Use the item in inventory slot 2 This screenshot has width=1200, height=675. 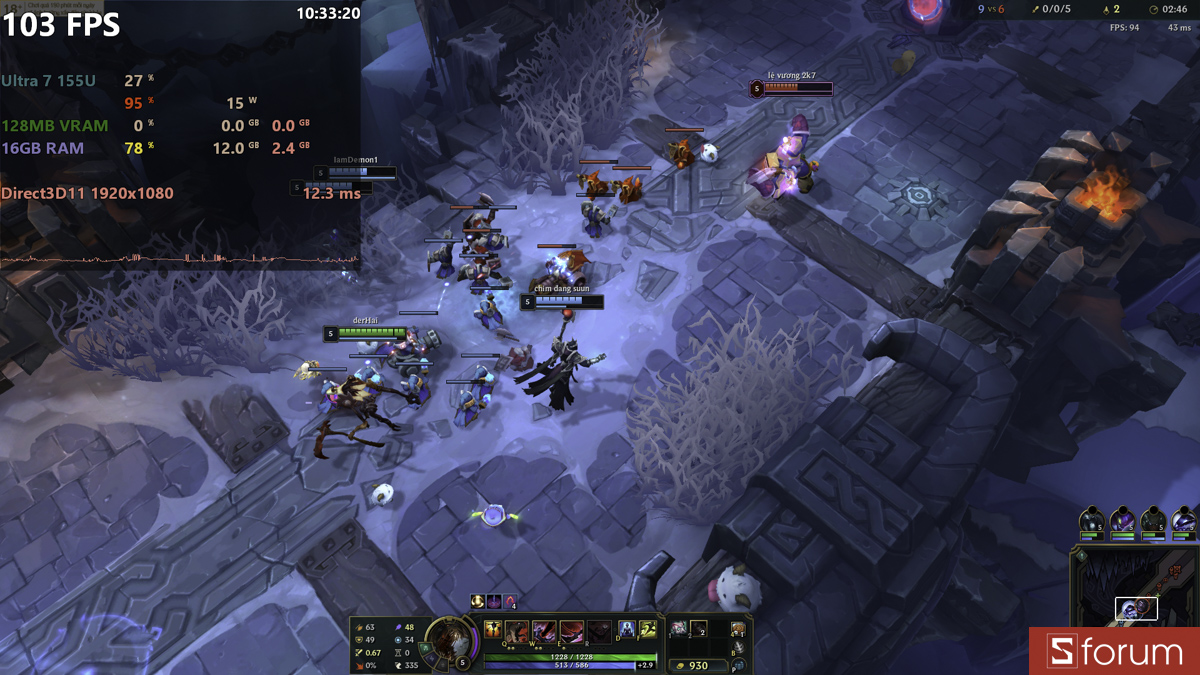click(699, 629)
